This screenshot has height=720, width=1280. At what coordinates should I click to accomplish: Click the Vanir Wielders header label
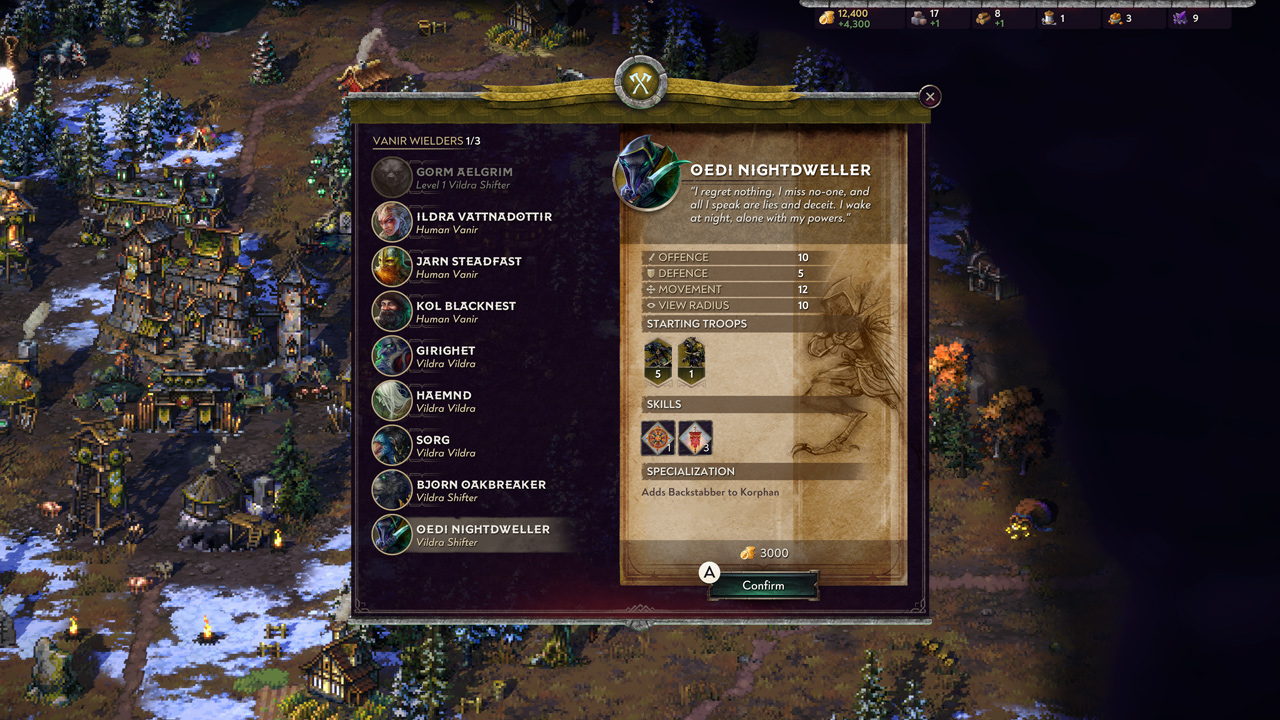(x=419, y=141)
